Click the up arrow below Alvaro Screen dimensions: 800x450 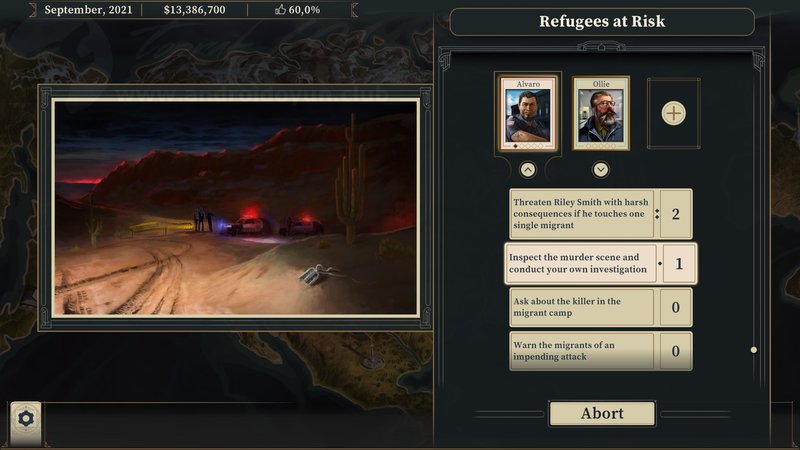pos(528,169)
